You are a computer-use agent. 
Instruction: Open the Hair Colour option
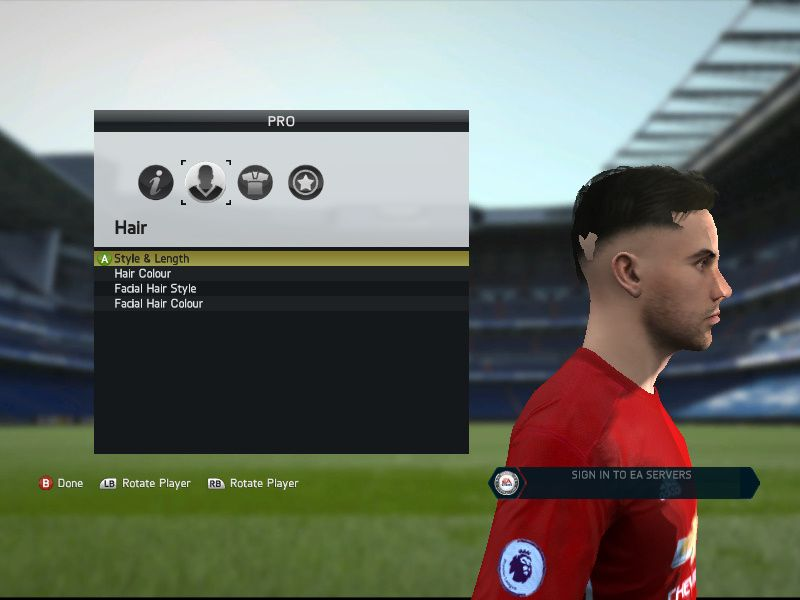point(142,273)
